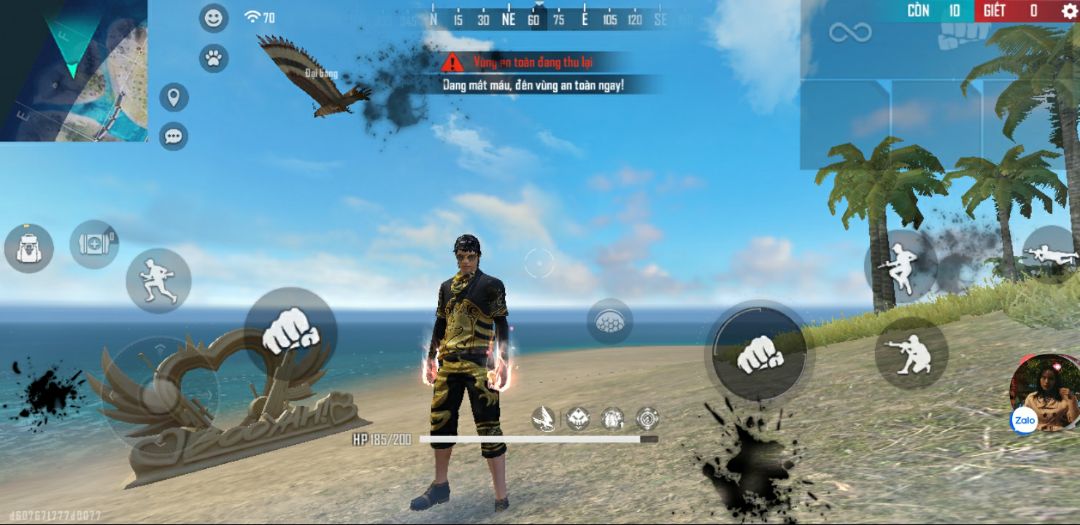Expand the minimap
This screenshot has height=525, width=1080.
pyautogui.click(x=73, y=70)
